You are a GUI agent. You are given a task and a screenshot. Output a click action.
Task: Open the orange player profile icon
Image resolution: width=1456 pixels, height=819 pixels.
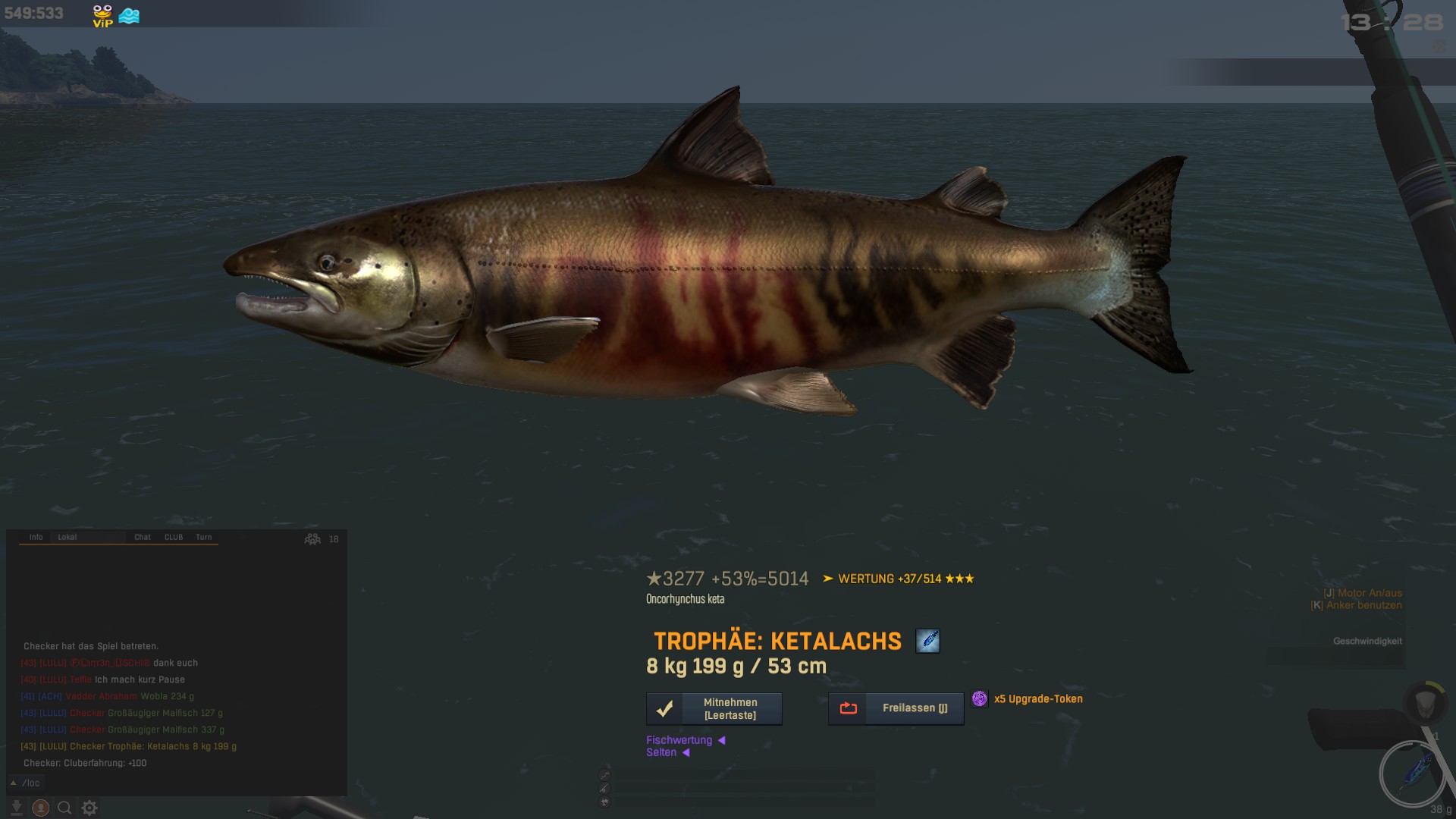pos(41,808)
